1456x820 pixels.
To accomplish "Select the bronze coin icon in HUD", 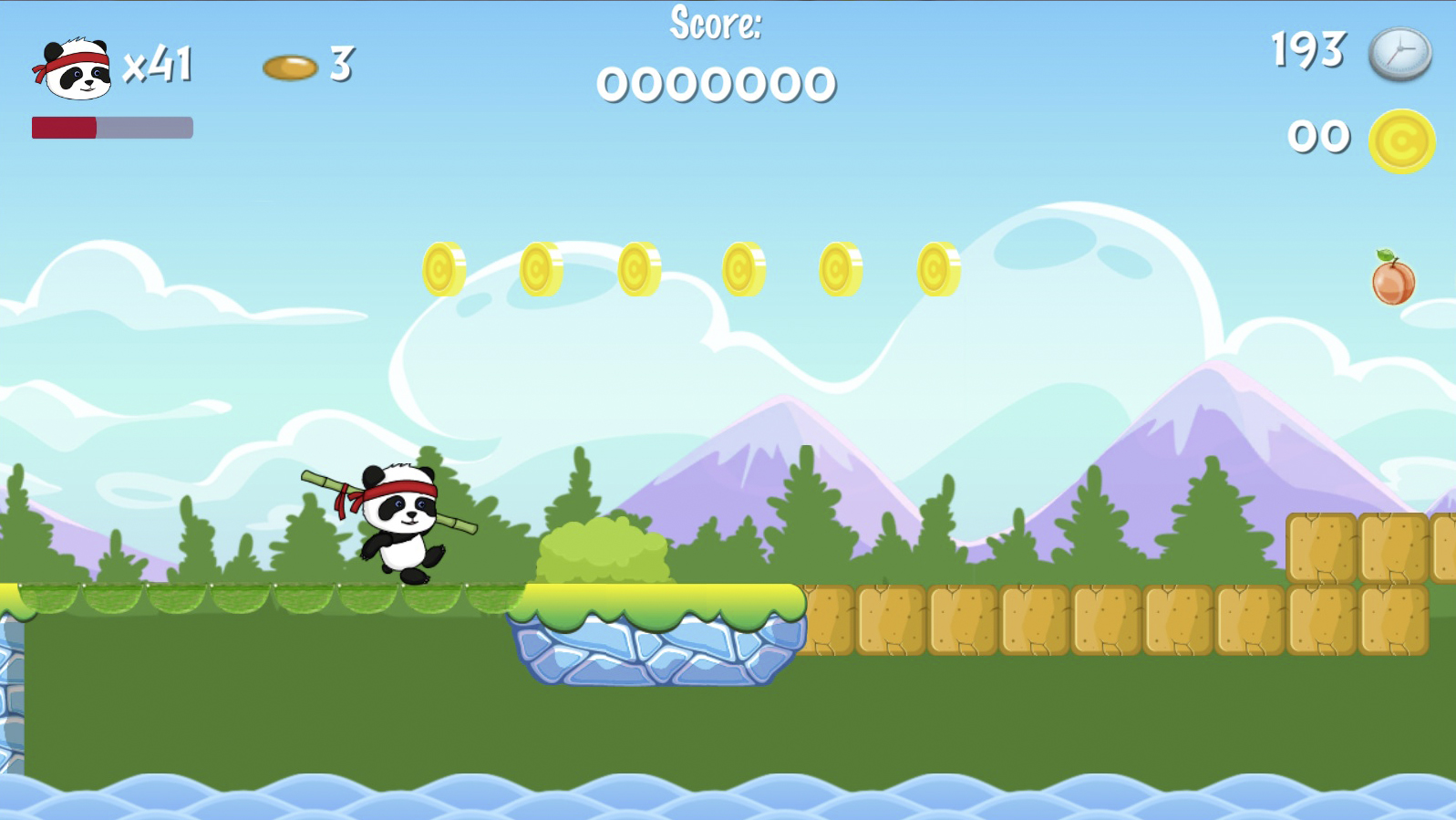I will pyautogui.click(x=287, y=66).
